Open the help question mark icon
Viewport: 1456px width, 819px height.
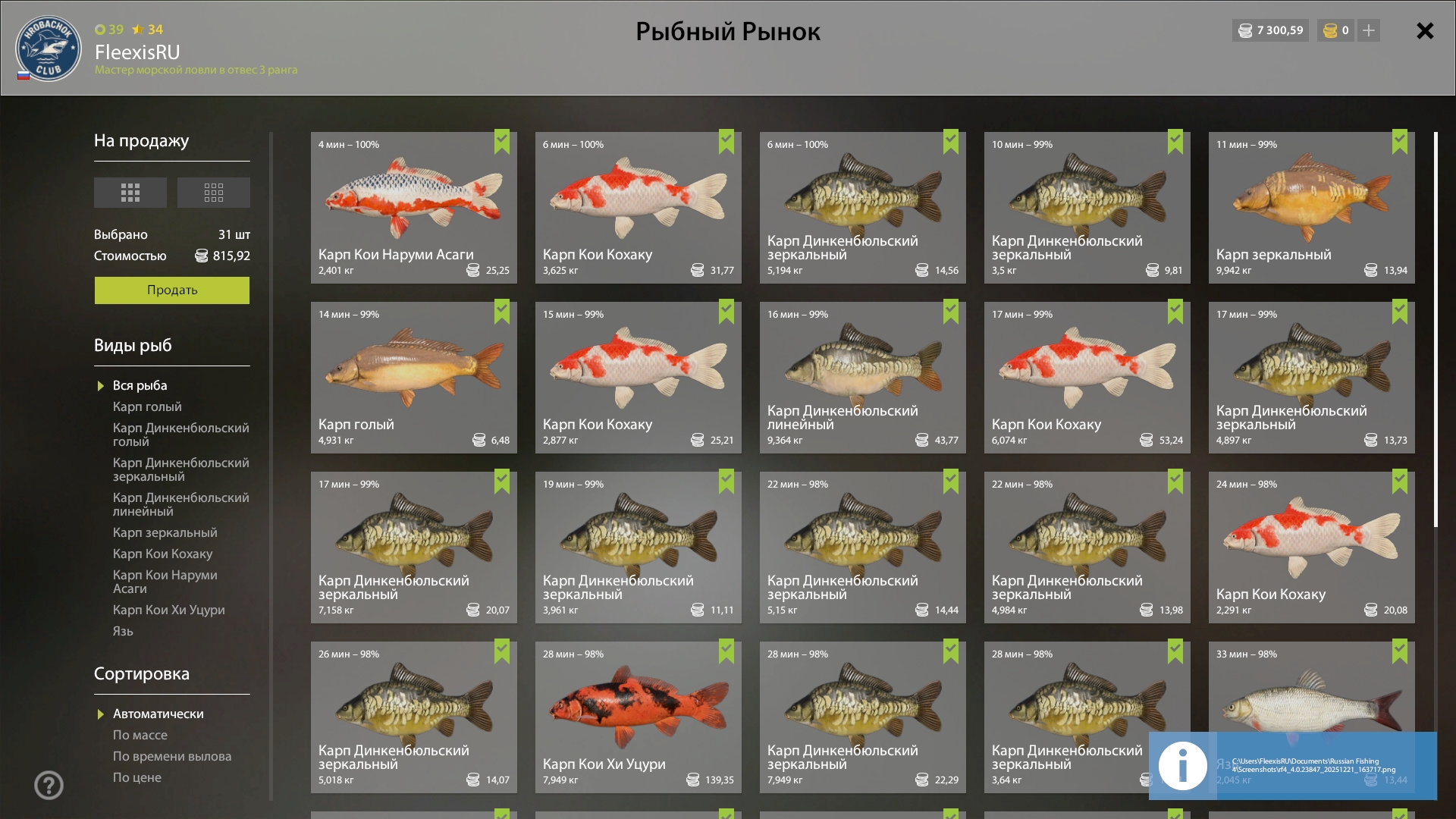(49, 786)
